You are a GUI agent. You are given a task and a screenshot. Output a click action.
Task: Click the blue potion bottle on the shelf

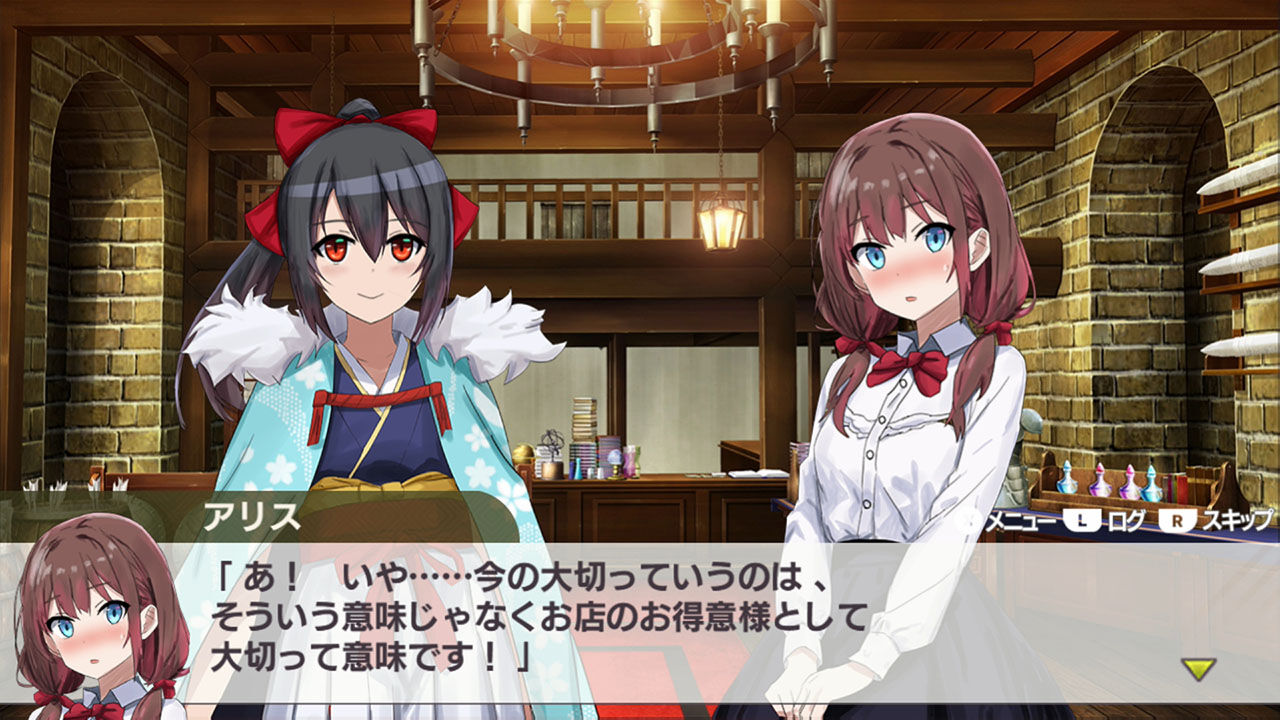(1067, 488)
